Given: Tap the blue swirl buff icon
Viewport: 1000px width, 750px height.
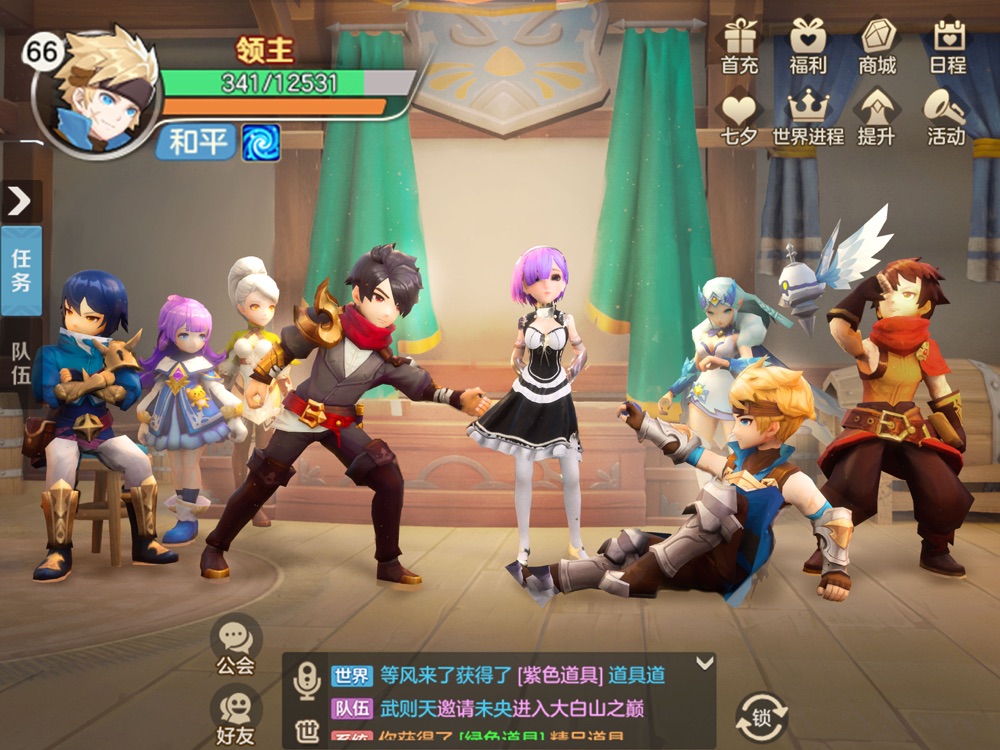Looking at the screenshot, I should click(x=261, y=142).
